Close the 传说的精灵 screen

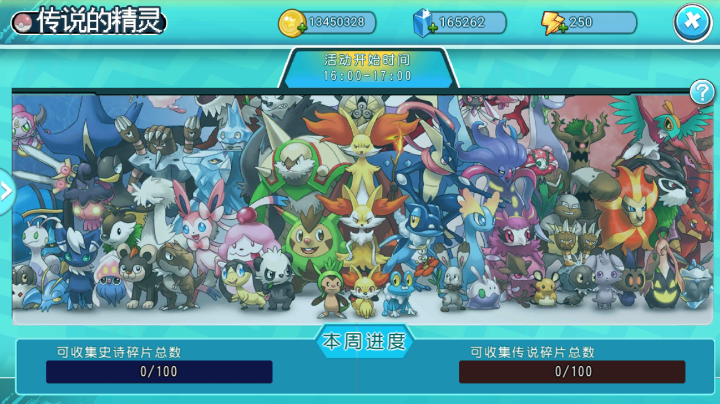[692, 22]
